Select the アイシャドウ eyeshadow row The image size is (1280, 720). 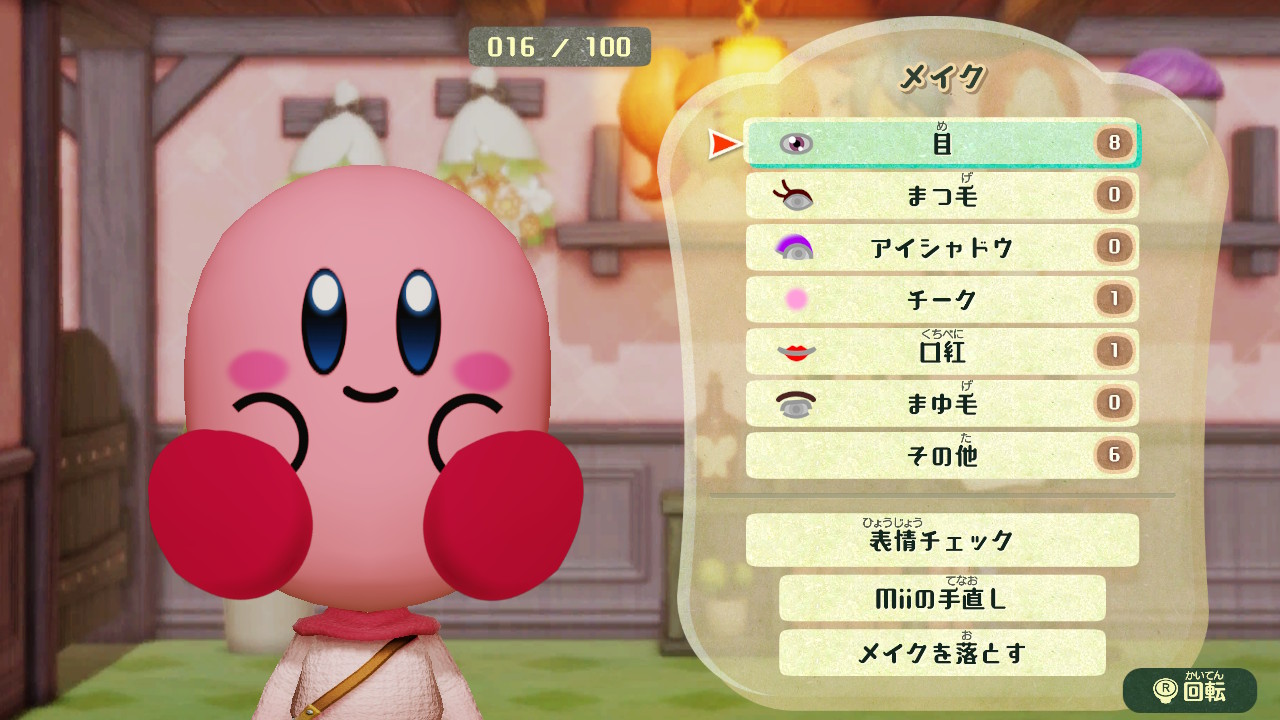[x=940, y=248]
